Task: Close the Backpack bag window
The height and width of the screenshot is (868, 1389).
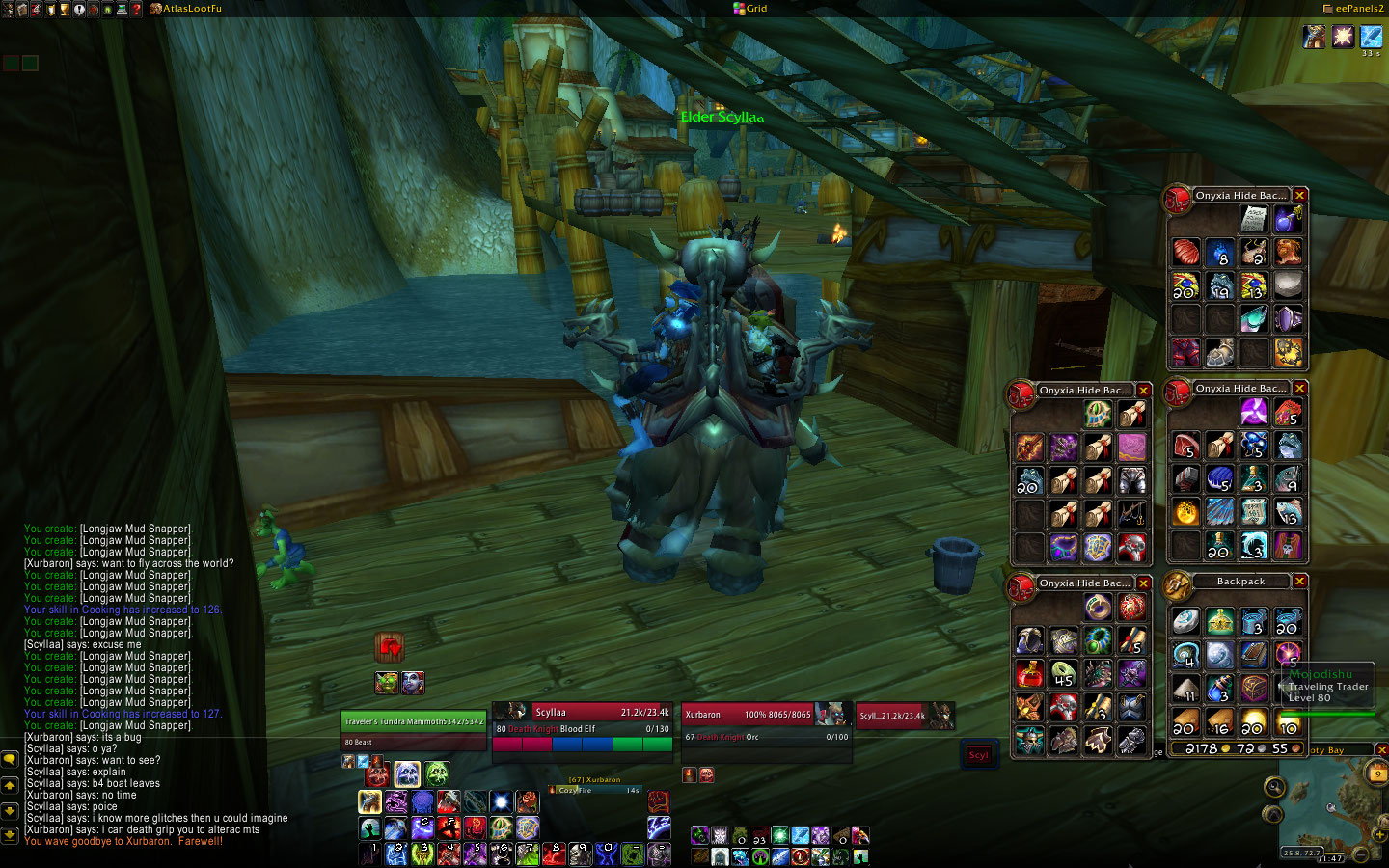Action: pos(1300,582)
